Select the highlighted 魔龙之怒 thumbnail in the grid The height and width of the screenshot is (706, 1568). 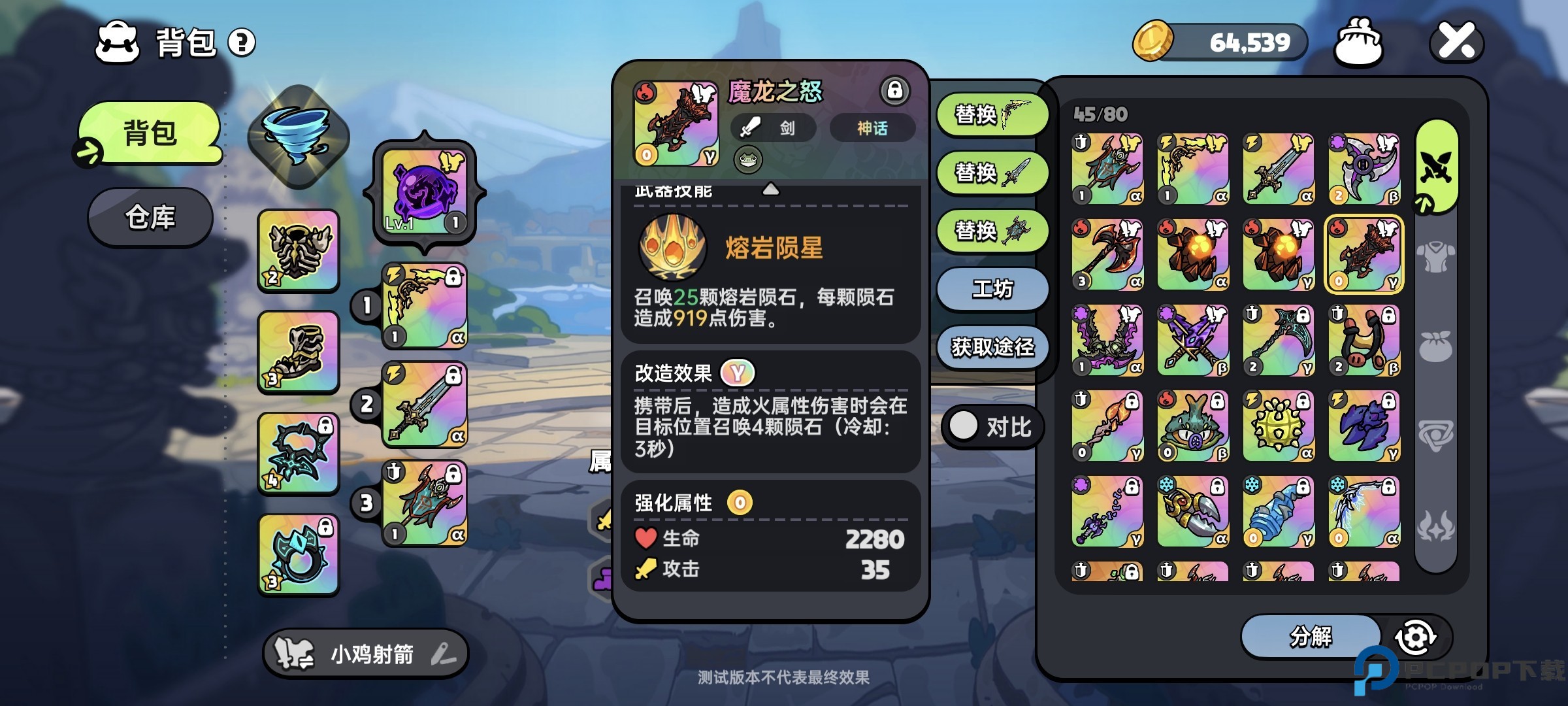(x=1364, y=255)
